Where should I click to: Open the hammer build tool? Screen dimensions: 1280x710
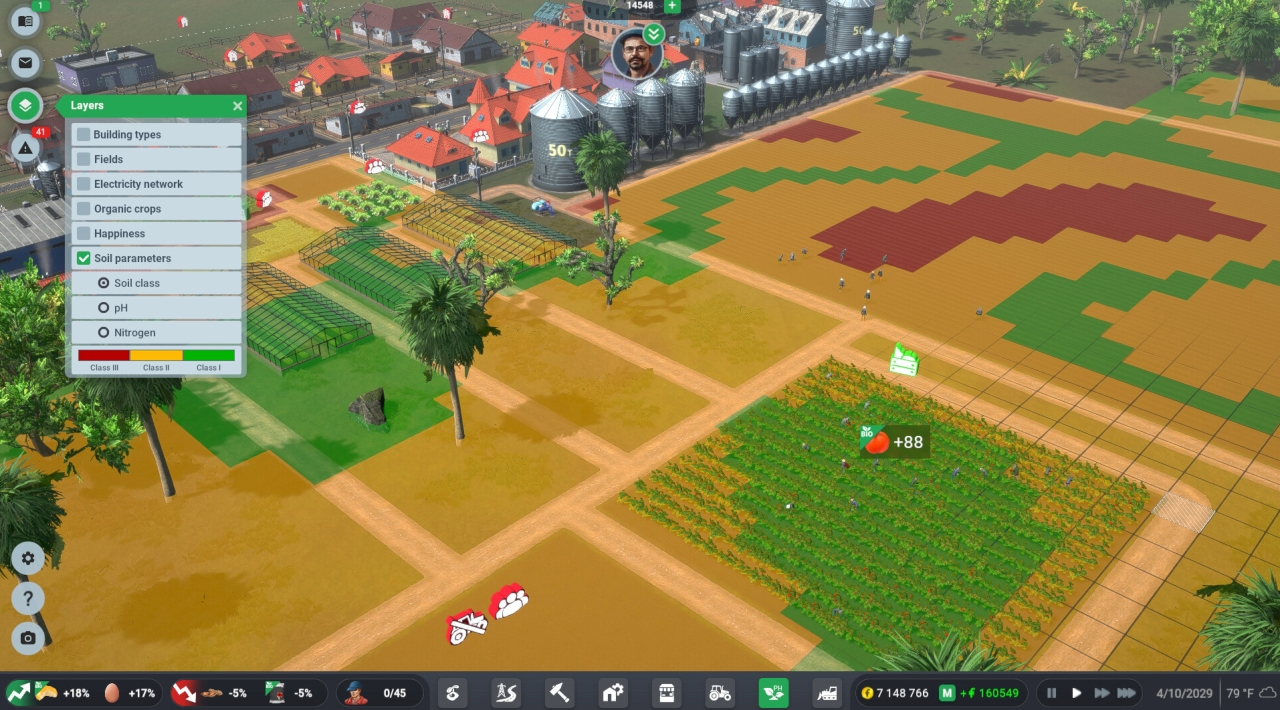[x=559, y=692]
